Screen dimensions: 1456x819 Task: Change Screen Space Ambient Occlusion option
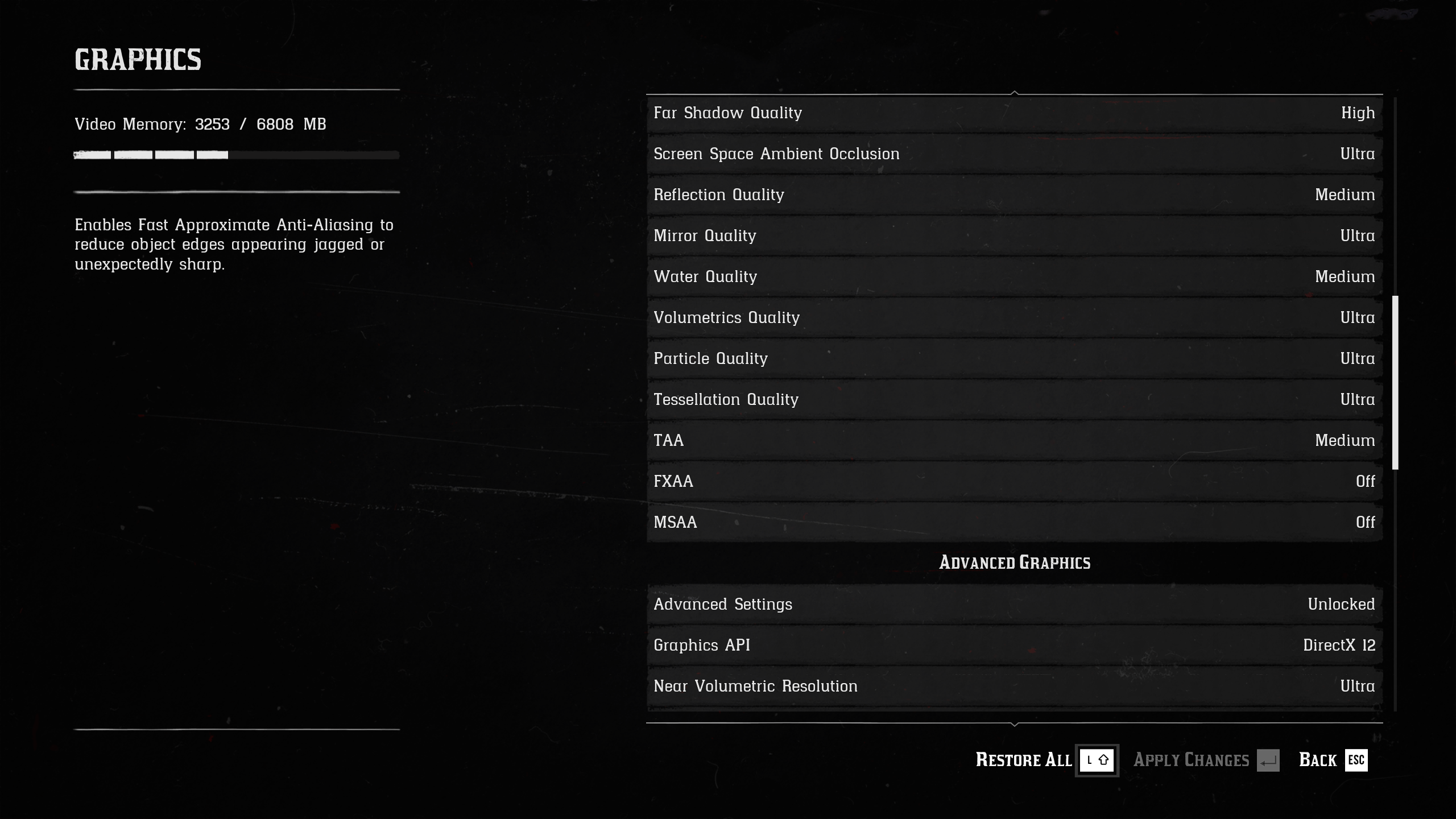tap(1014, 154)
